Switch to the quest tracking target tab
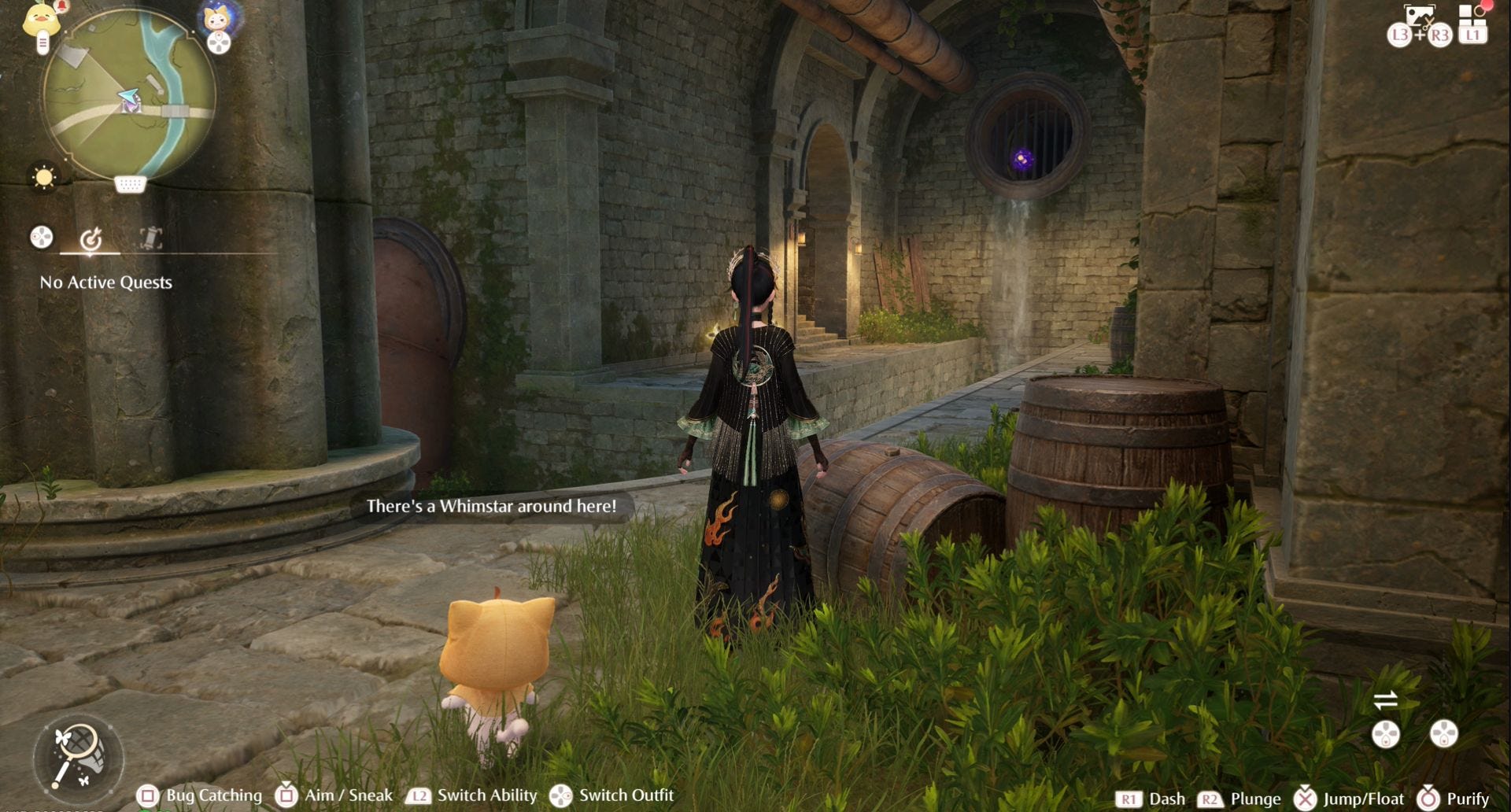The width and height of the screenshot is (1511, 812). coord(91,238)
